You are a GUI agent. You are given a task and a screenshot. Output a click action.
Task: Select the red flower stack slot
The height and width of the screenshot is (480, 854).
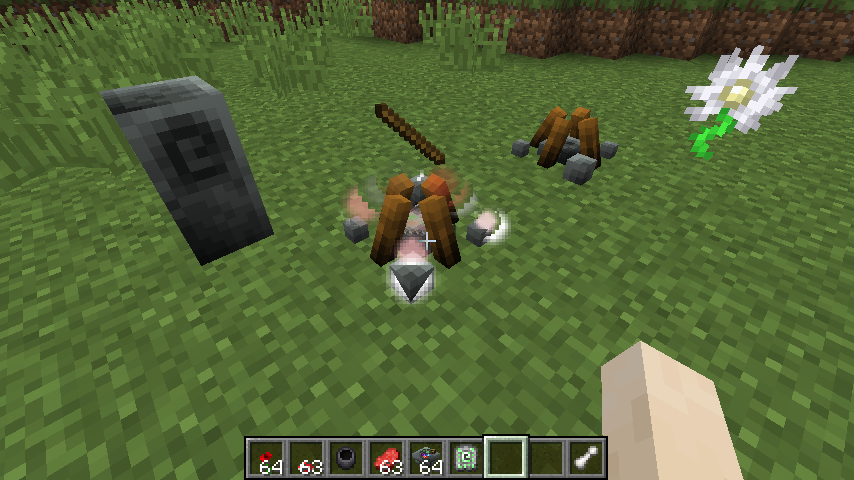tap(266, 458)
